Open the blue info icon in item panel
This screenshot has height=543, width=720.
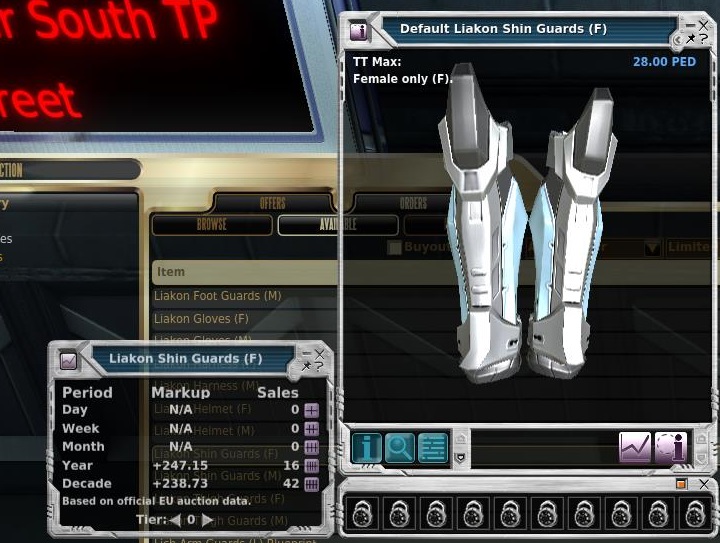[366, 447]
